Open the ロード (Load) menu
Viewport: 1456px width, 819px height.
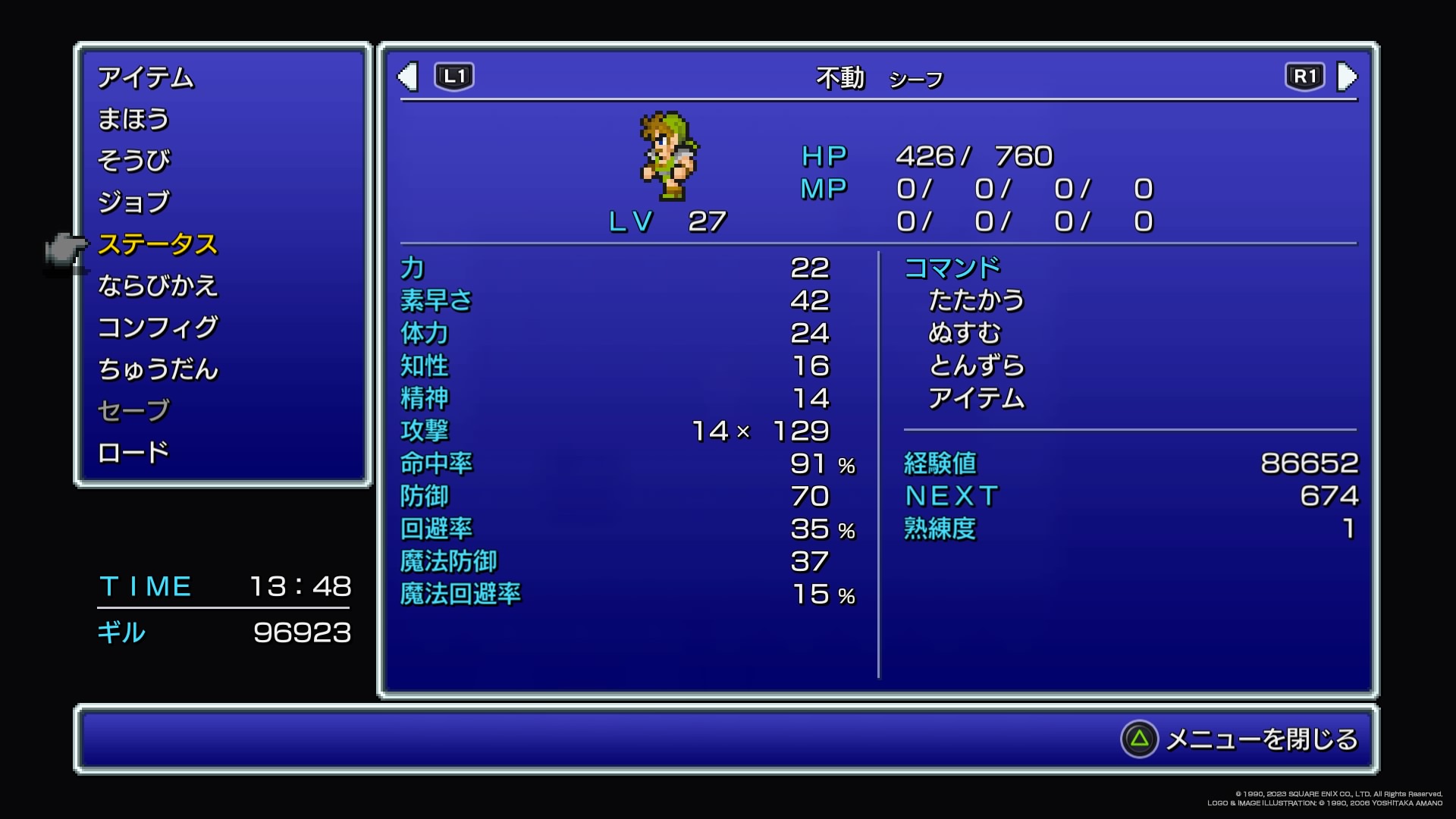coord(133,453)
